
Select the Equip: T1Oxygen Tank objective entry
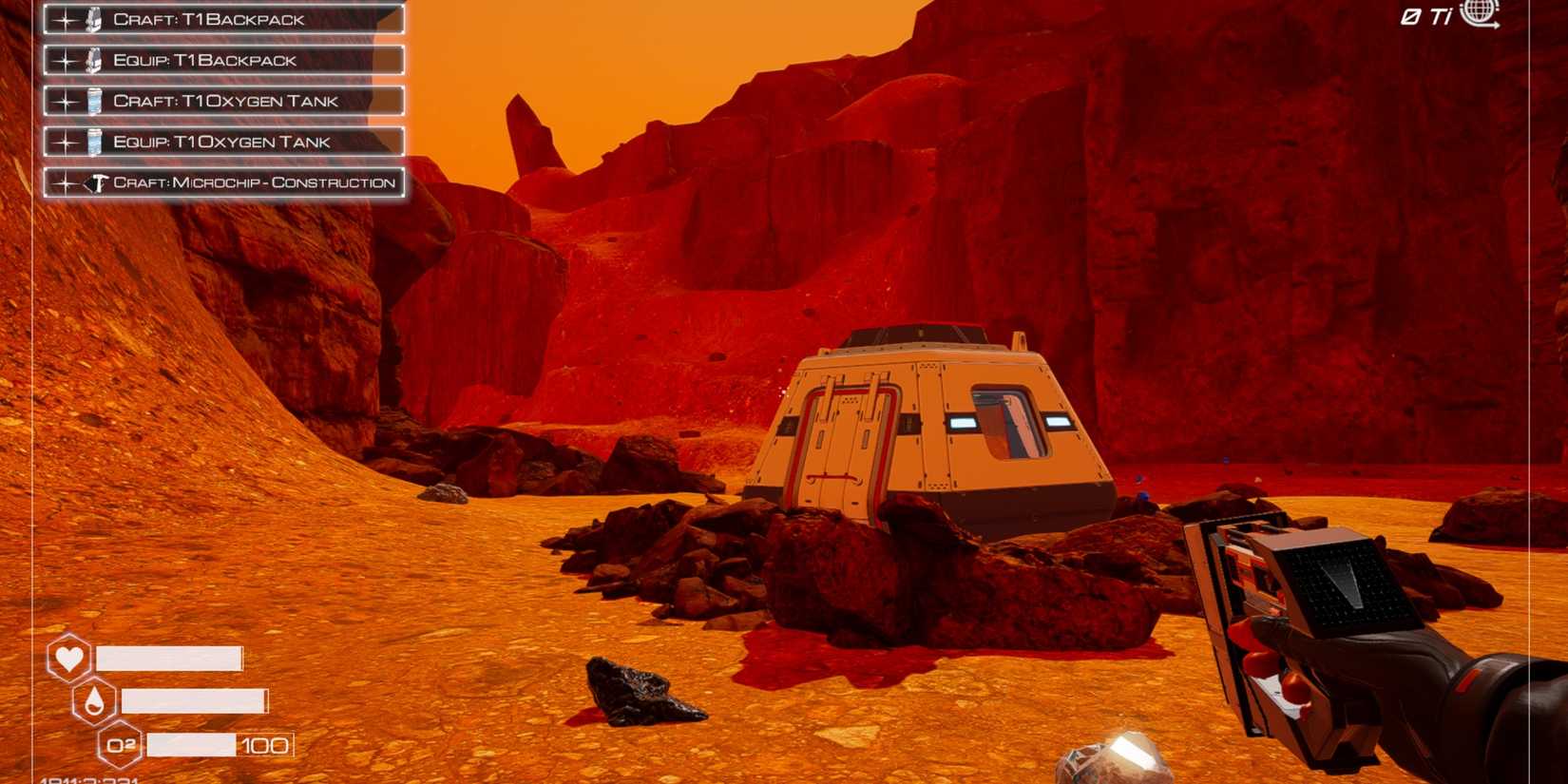click(223, 141)
